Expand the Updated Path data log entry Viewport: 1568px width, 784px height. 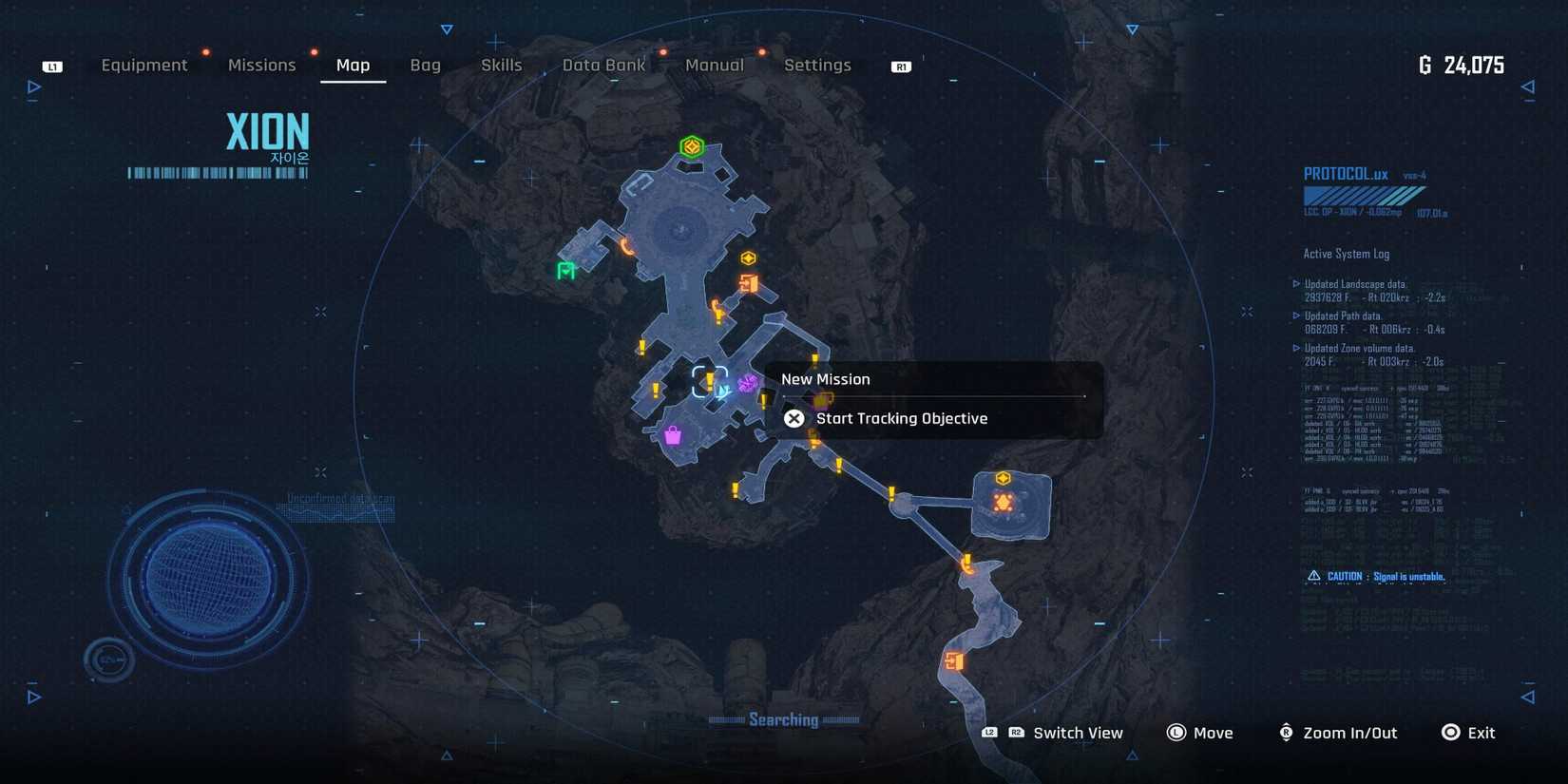point(1345,316)
